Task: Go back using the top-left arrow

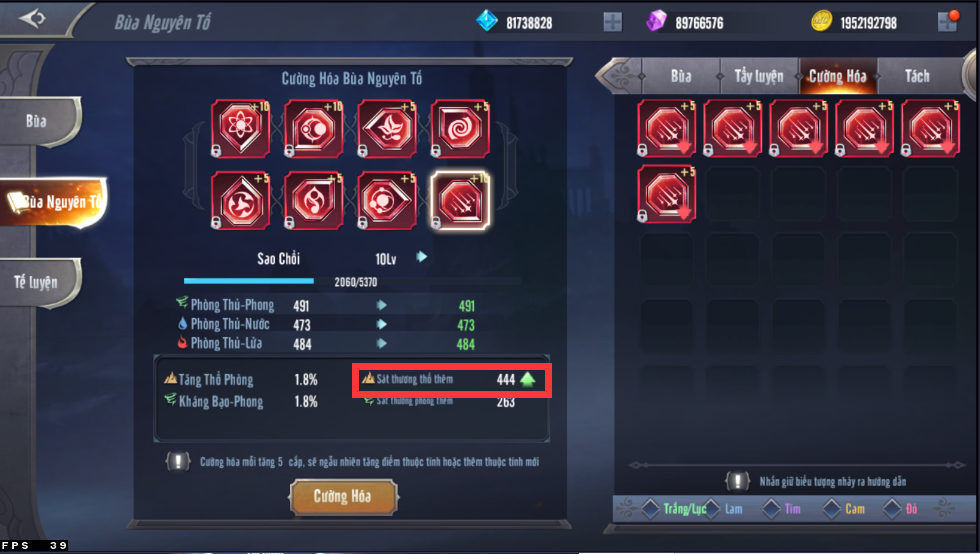Action: 33,19
